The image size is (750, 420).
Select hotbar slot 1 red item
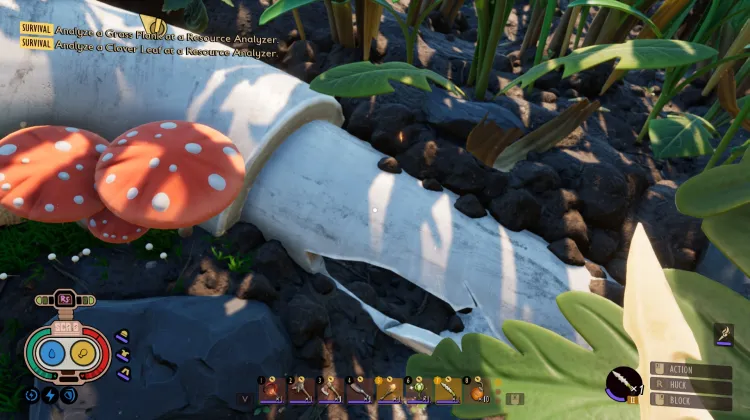coord(272,389)
